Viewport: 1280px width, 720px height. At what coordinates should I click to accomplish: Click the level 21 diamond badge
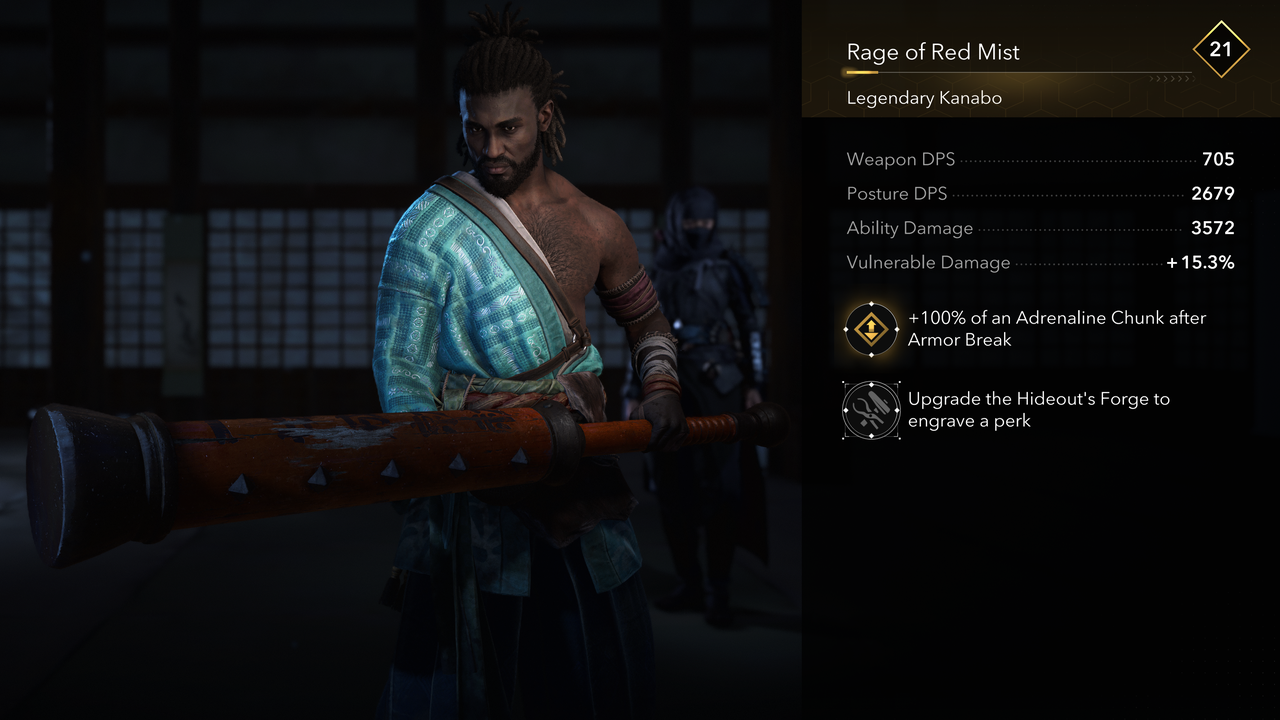point(1221,48)
